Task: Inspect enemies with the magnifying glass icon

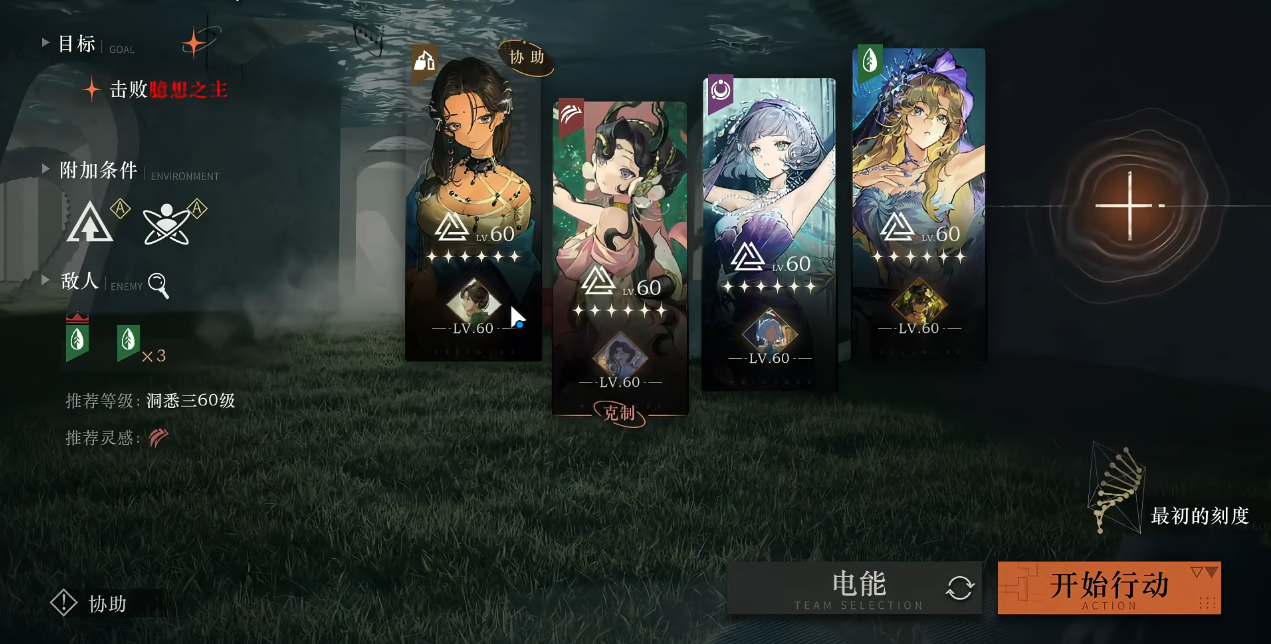Action: coord(158,285)
